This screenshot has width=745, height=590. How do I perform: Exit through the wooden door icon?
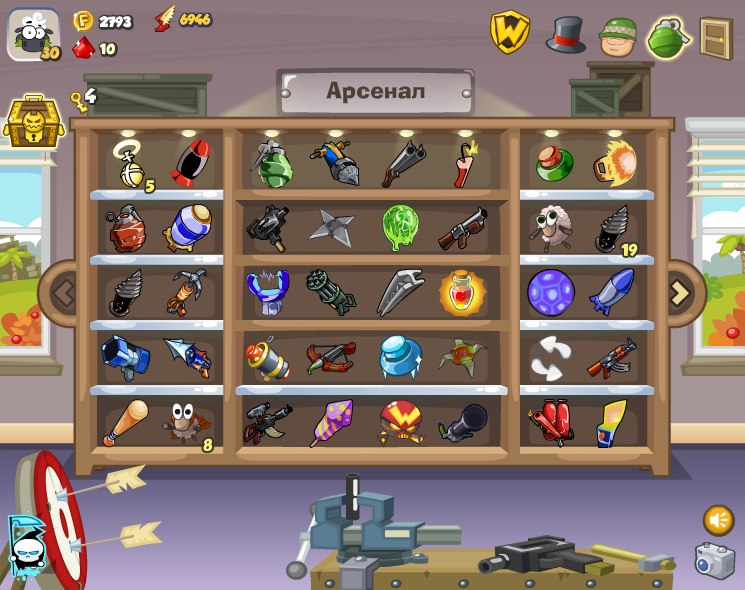(715, 37)
